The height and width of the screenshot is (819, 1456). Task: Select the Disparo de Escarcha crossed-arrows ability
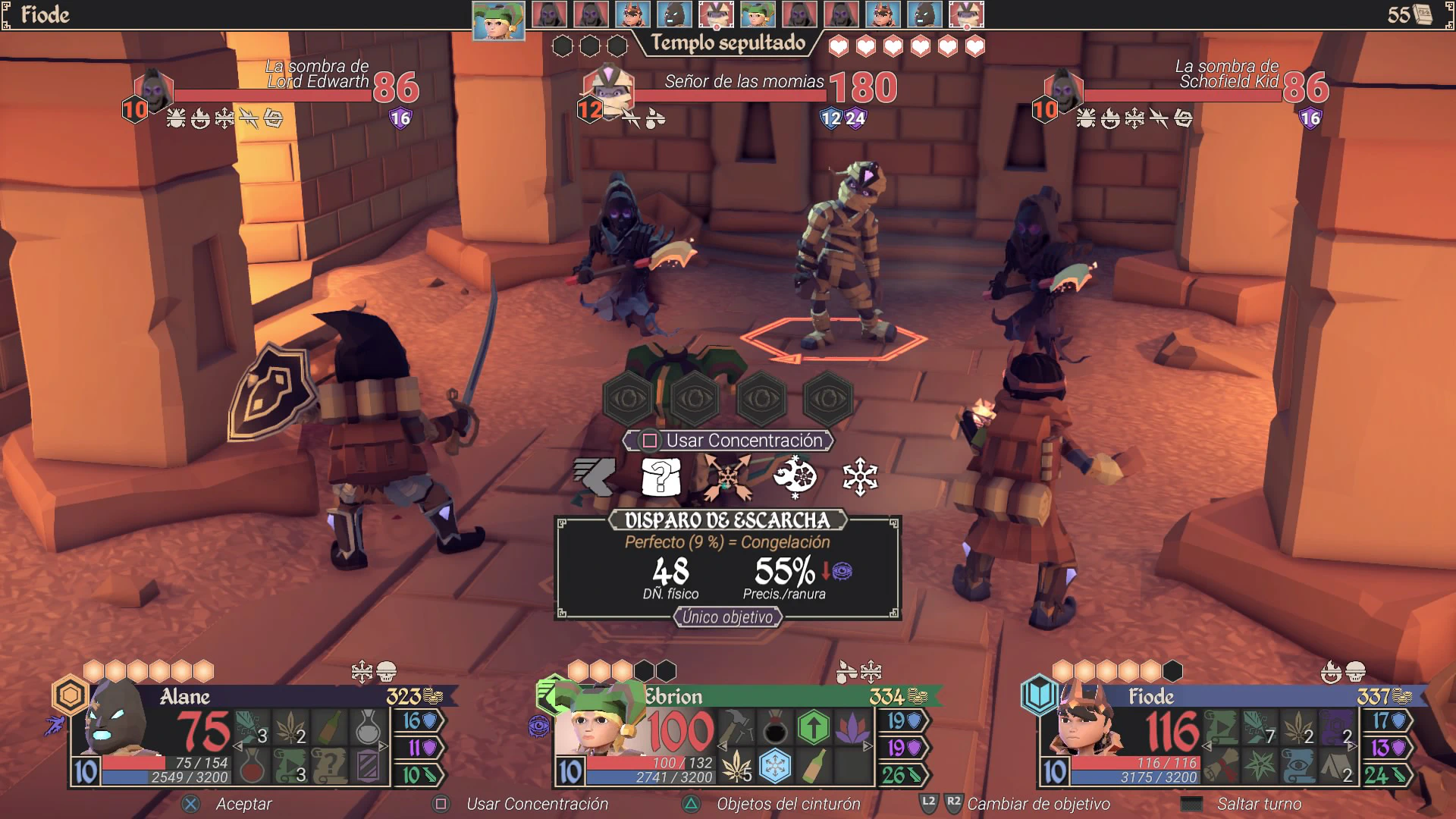coord(727,478)
